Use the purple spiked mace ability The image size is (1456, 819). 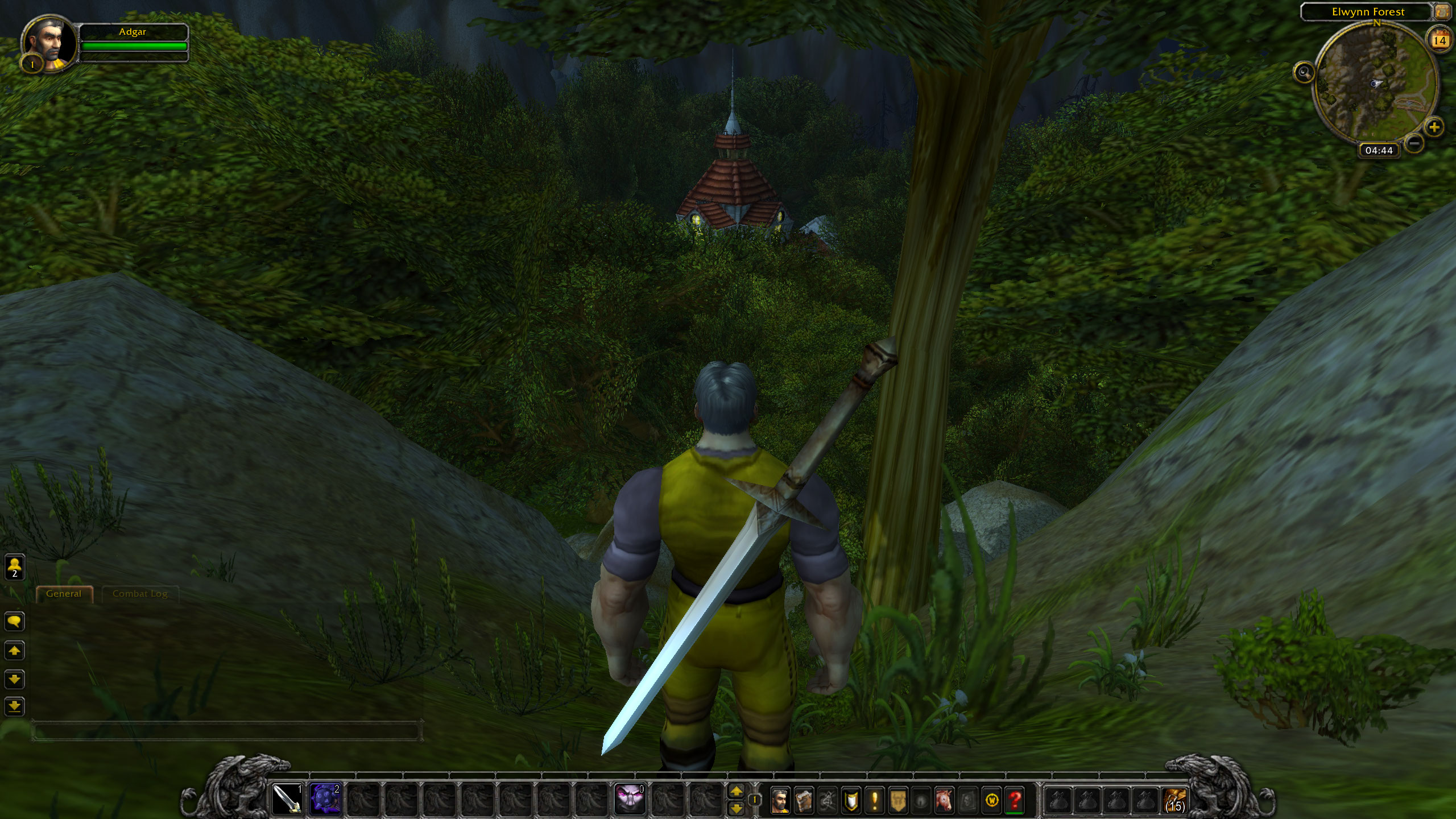coord(325,800)
